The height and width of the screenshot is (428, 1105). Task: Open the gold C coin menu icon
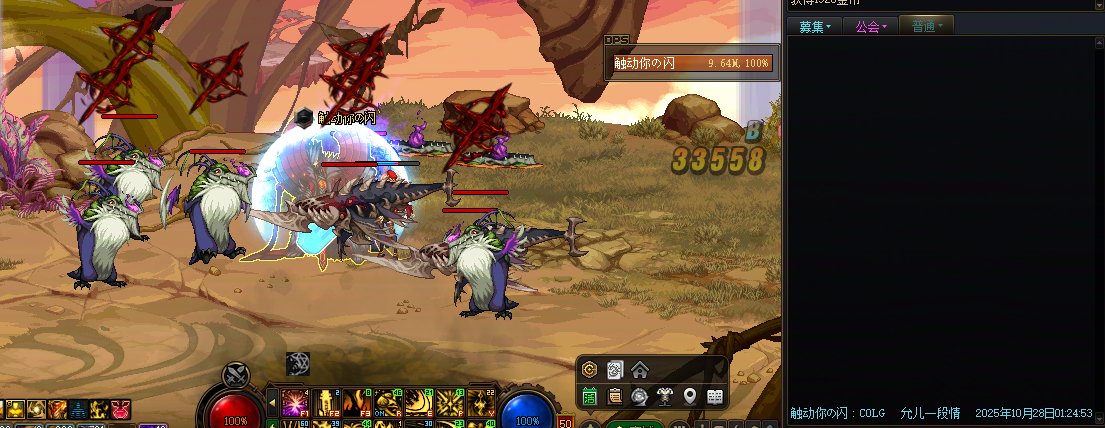point(590,370)
